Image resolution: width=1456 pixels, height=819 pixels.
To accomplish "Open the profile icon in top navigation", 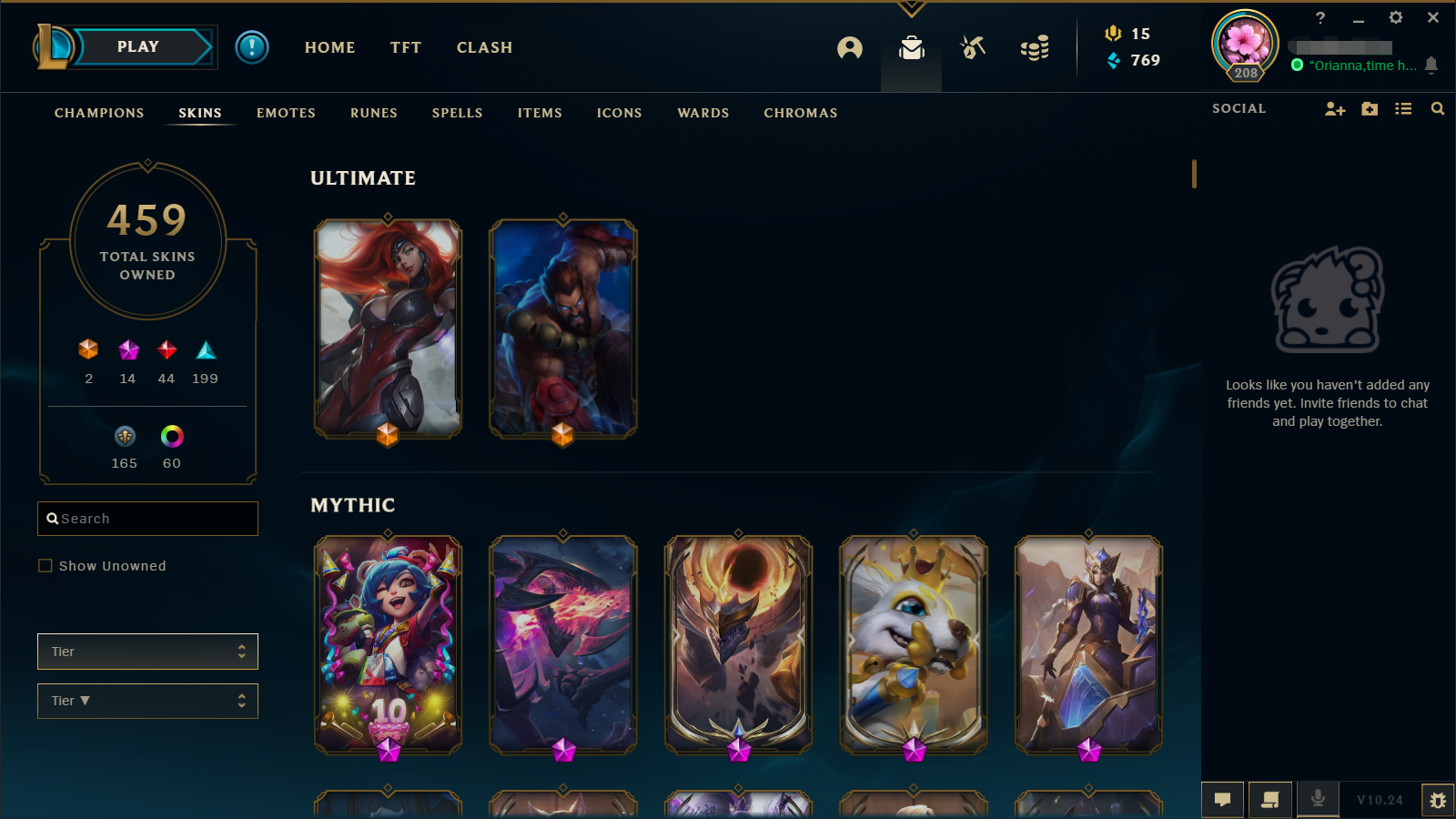I will 850,48.
